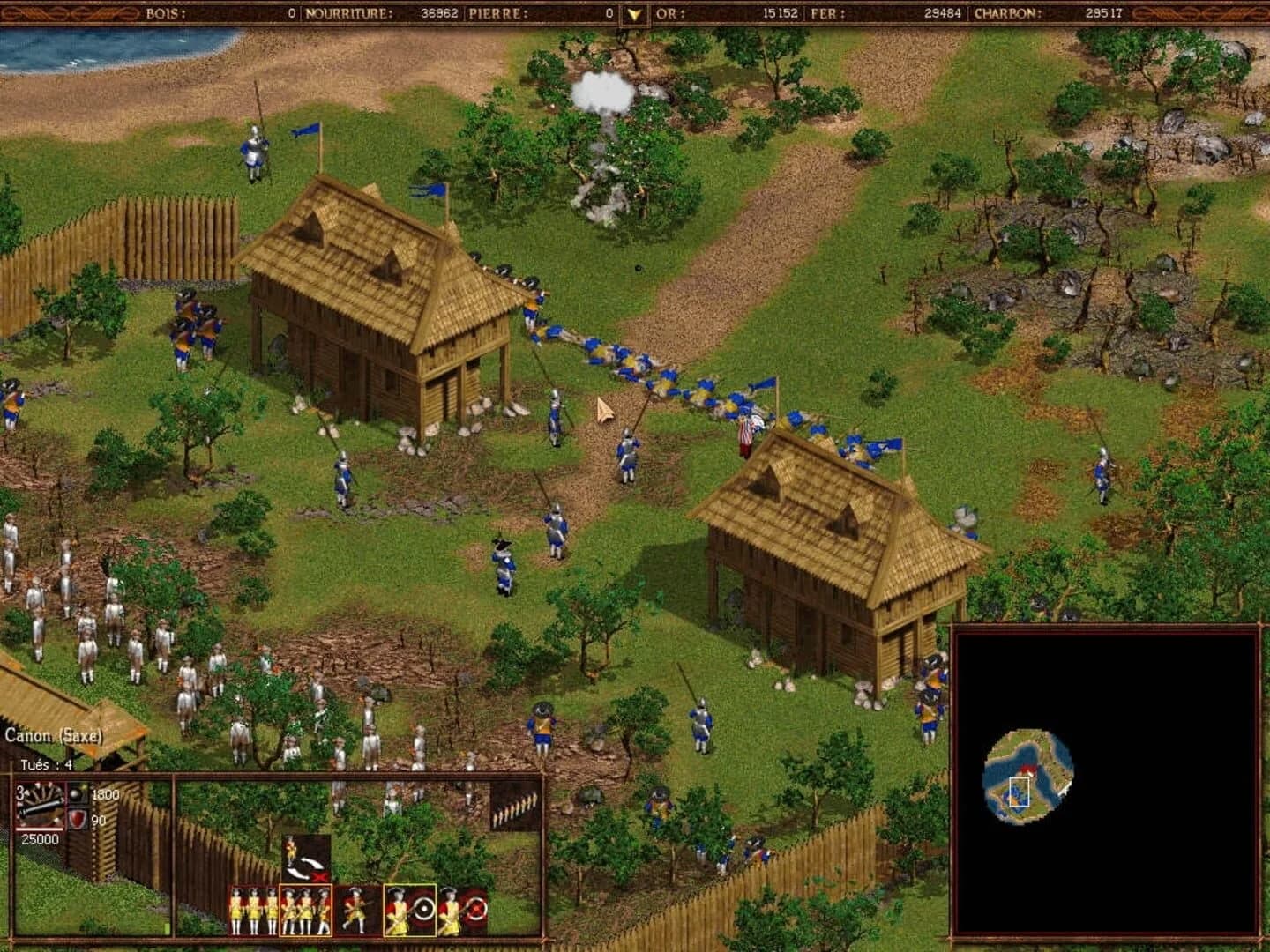Toggle stand-ground with the white target icon
The width and height of the screenshot is (1270, 952).
(x=424, y=908)
